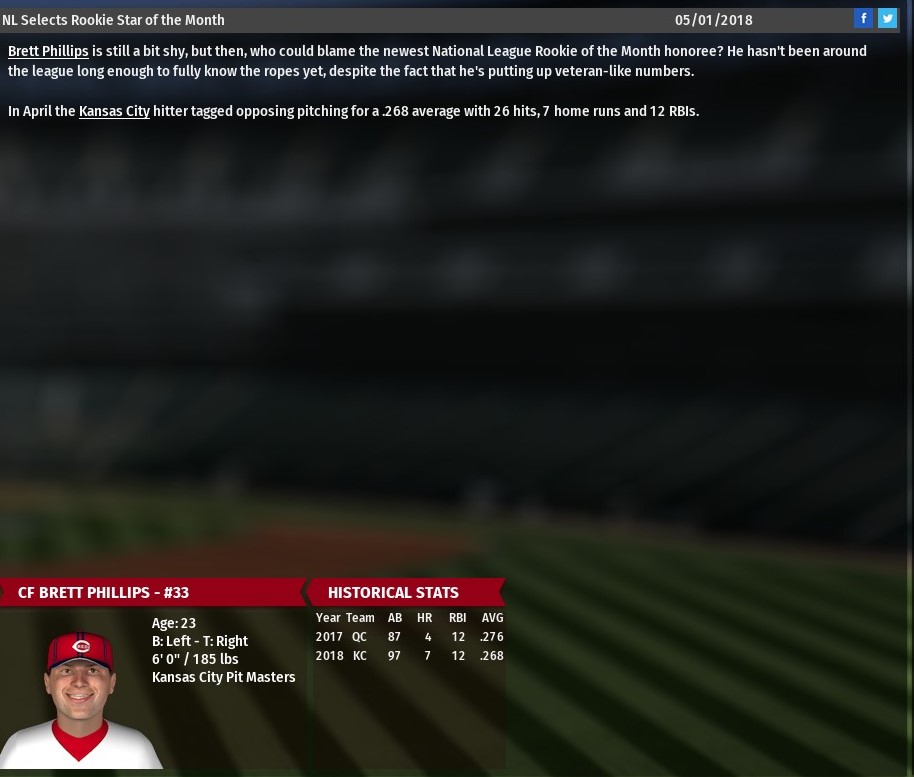This screenshot has width=914, height=777.
Task: Follow the Kansas City team link
Action: 114,112
